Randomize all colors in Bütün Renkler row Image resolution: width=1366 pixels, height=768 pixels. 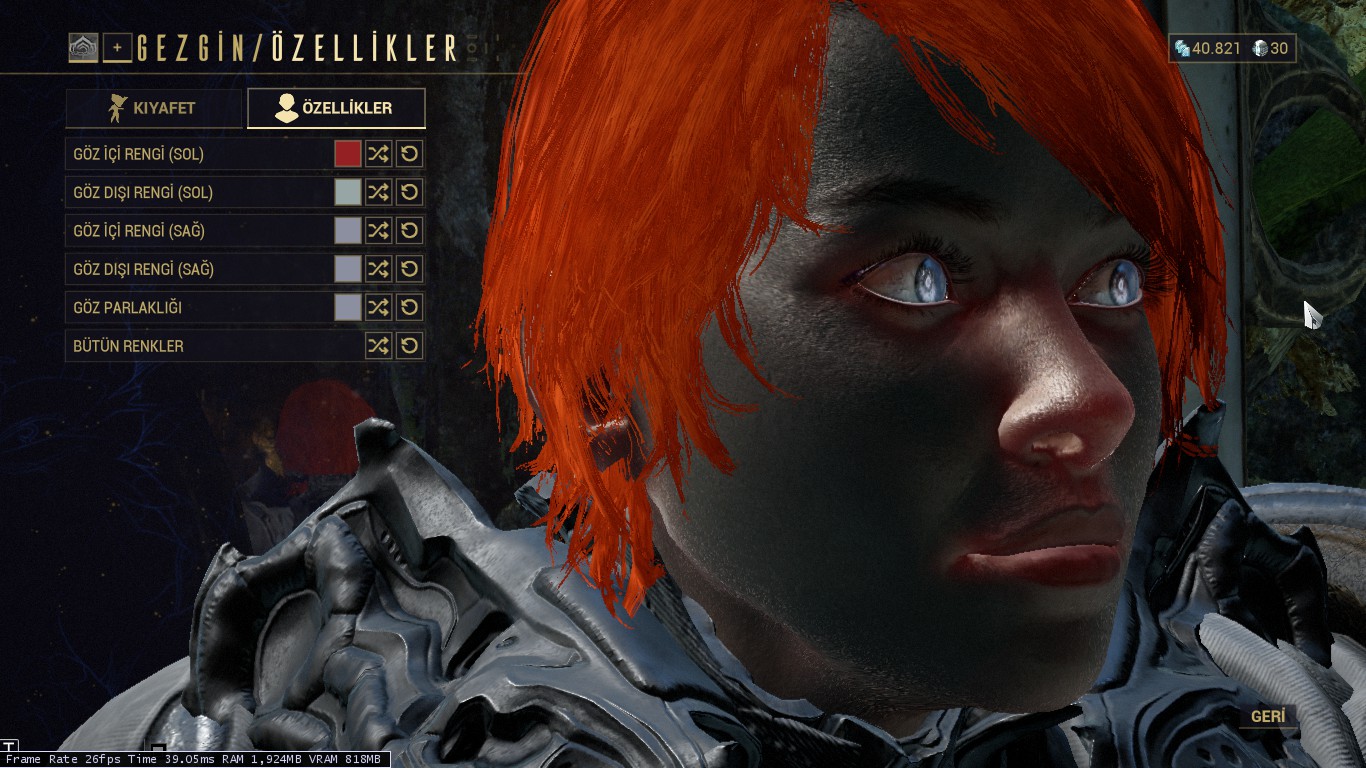[x=378, y=346]
